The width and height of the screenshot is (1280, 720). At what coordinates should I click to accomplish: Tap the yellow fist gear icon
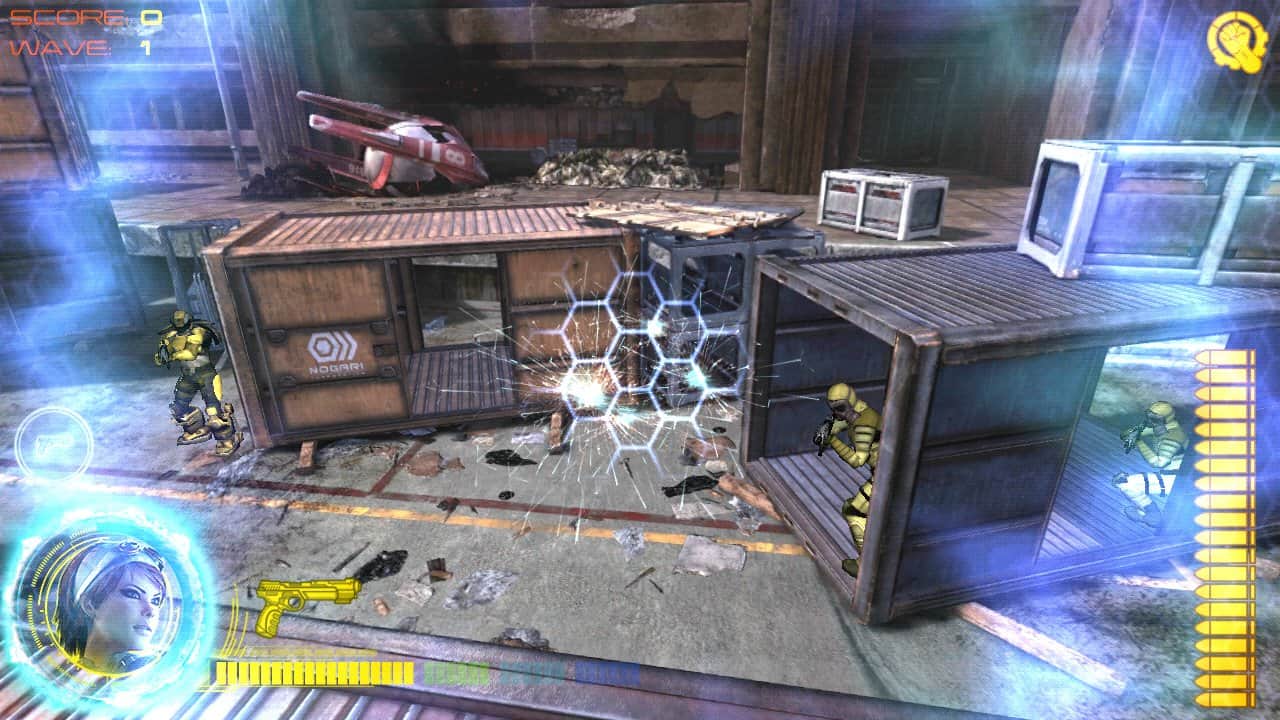click(x=1237, y=38)
